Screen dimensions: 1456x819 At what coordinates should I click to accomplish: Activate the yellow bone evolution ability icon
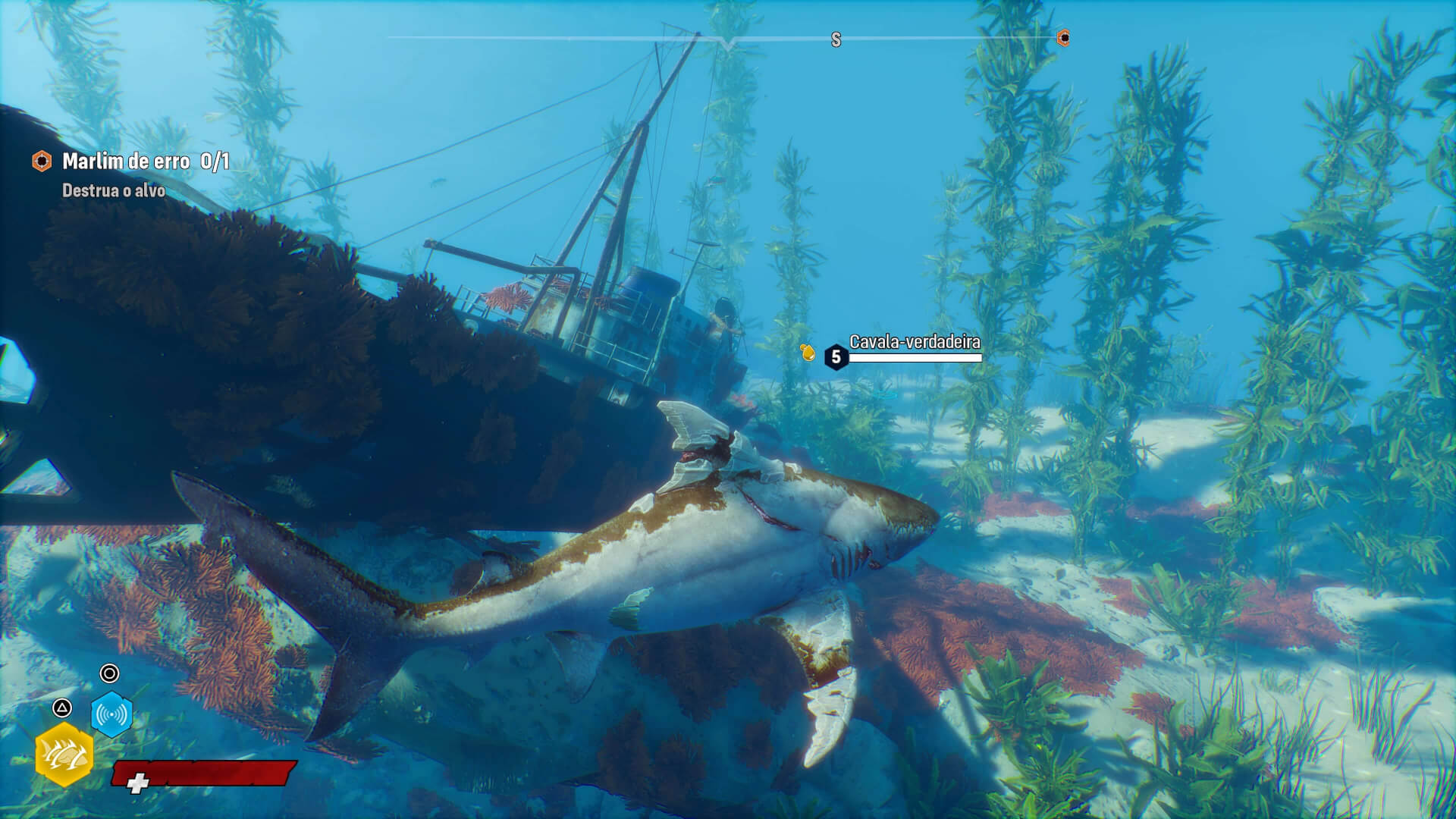pyautogui.click(x=64, y=755)
